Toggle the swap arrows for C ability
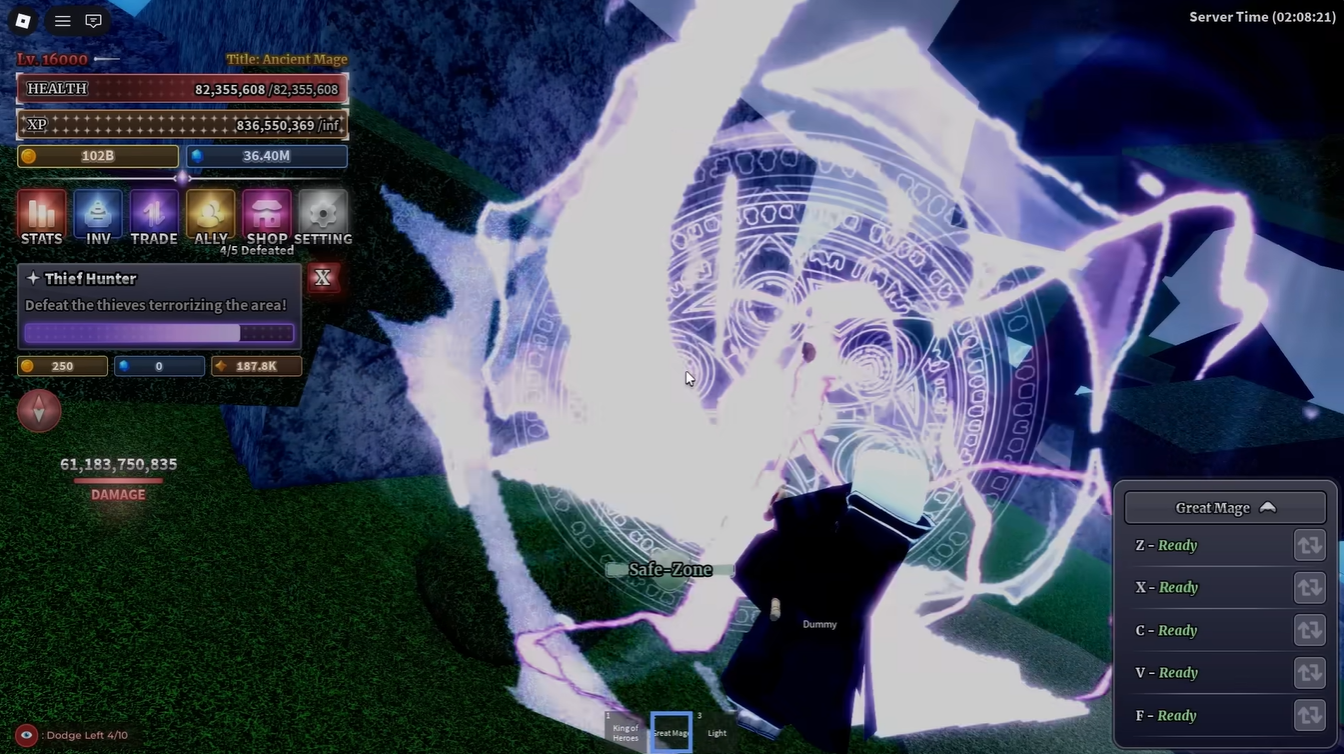This screenshot has width=1344, height=754. point(1310,630)
